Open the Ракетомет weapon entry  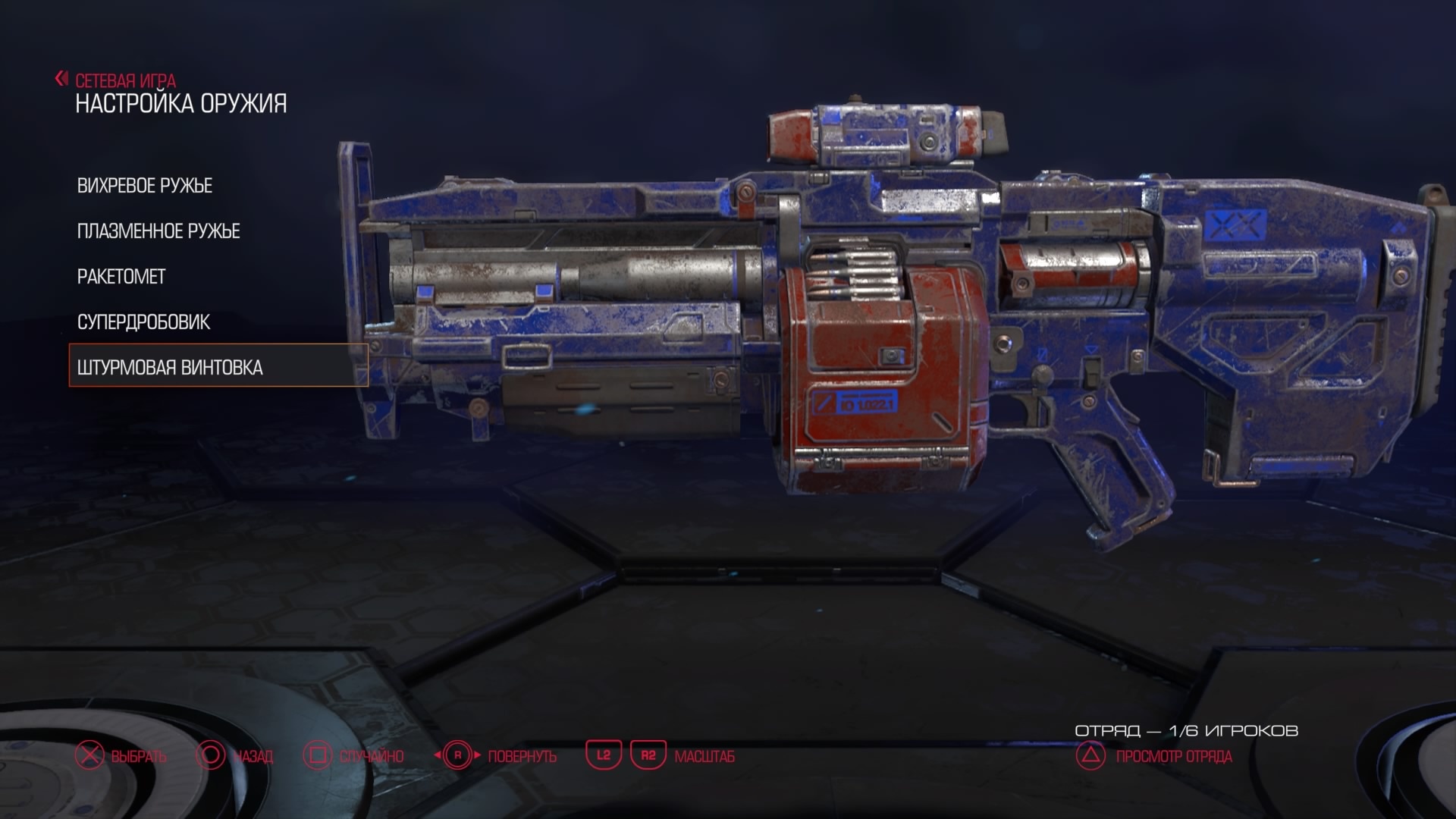pyautogui.click(x=121, y=277)
